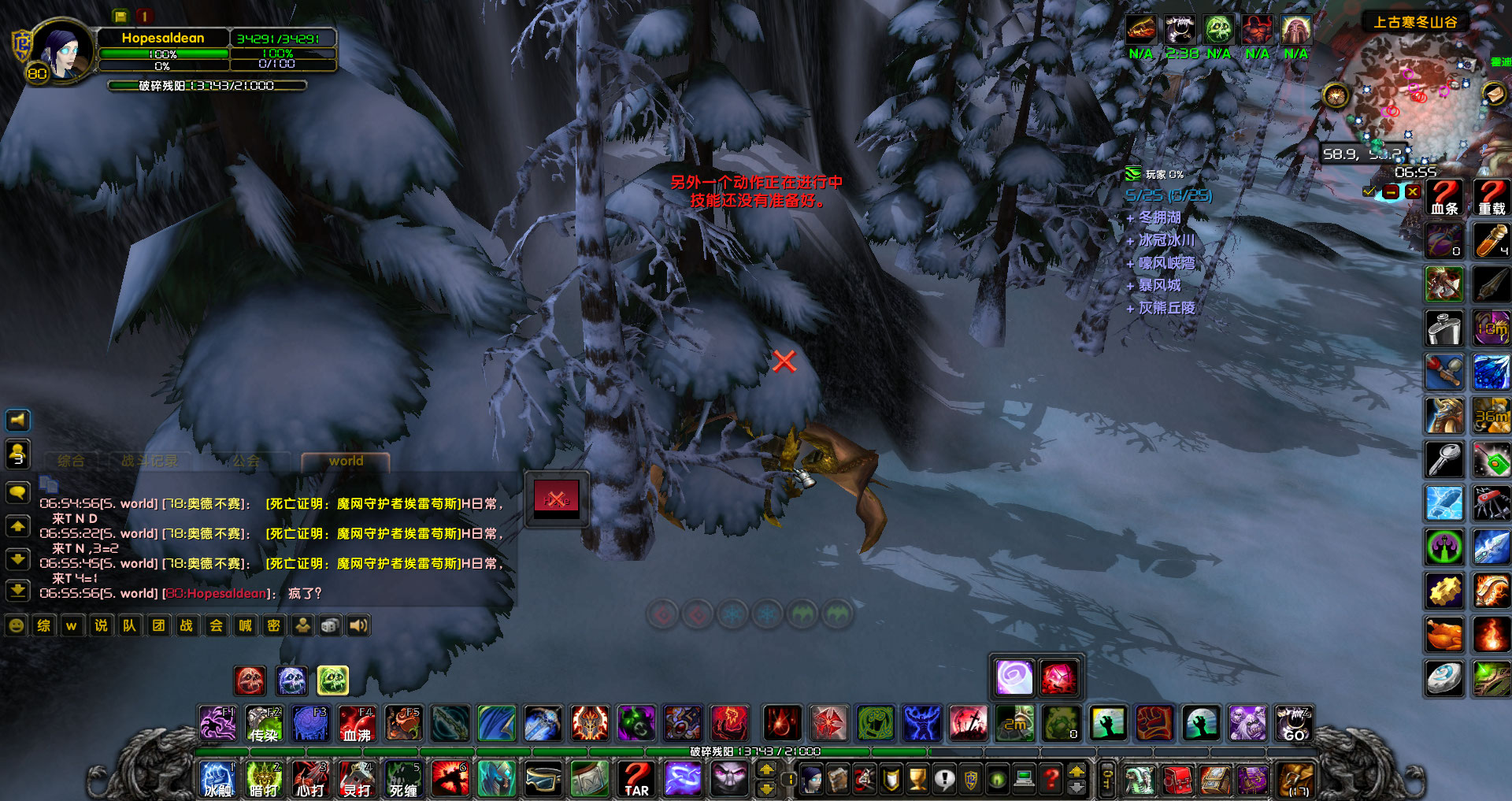1512x801 pixels.
Task: Click the dice roll icon near chat channels
Action: [x=329, y=625]
